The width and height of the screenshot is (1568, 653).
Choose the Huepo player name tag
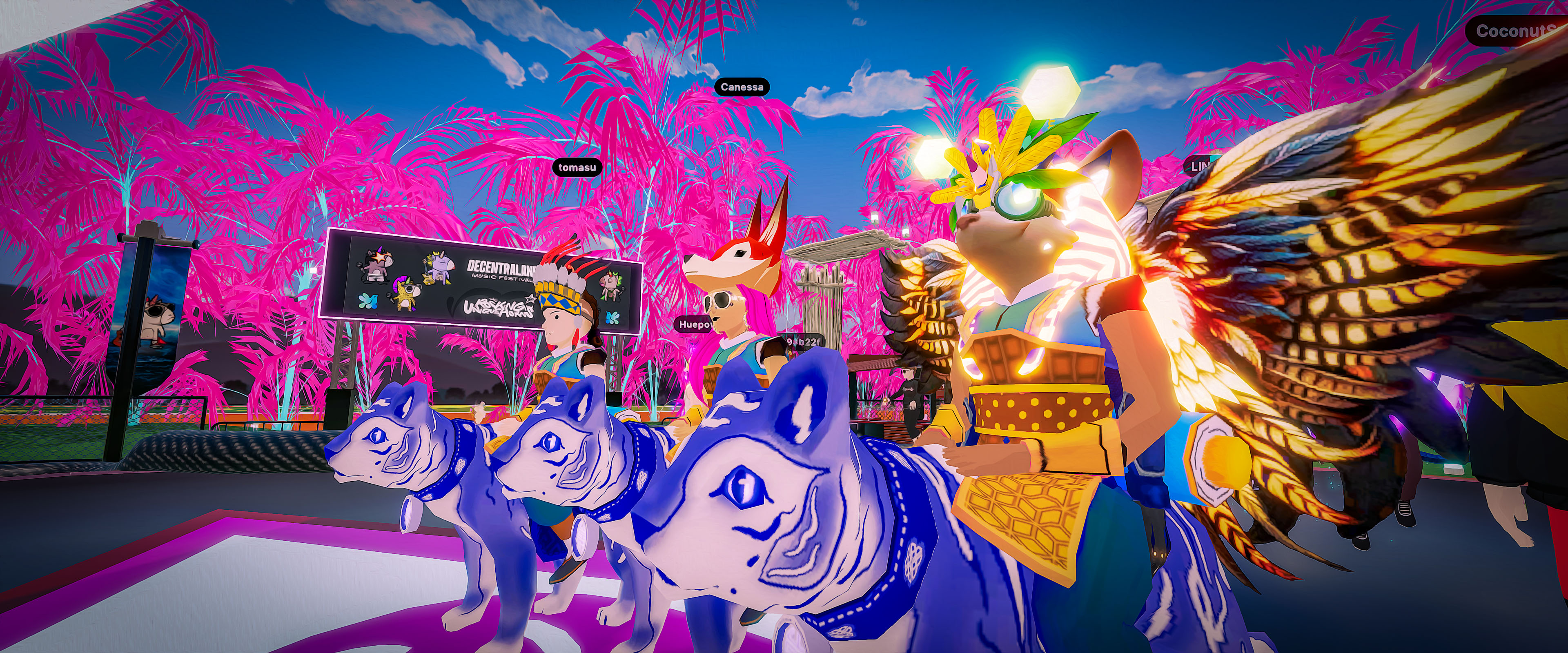click(695, 325)
